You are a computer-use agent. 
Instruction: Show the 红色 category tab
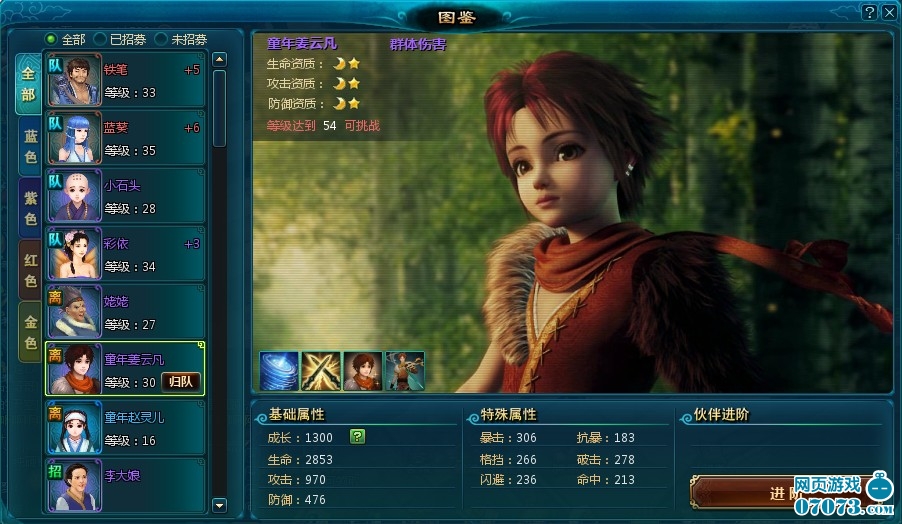[30, 269]
